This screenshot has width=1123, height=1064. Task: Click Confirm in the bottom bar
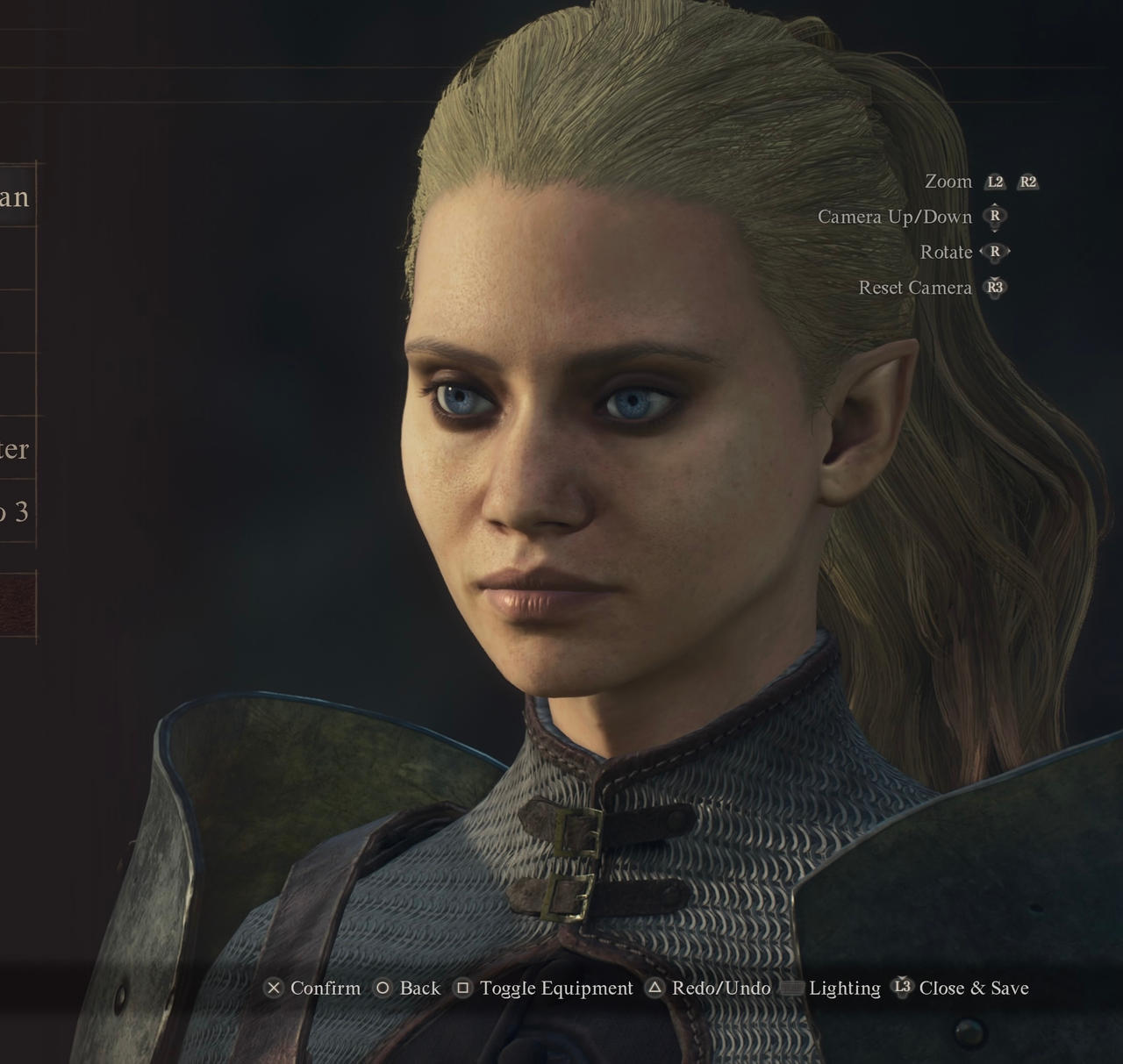point(327,989)
